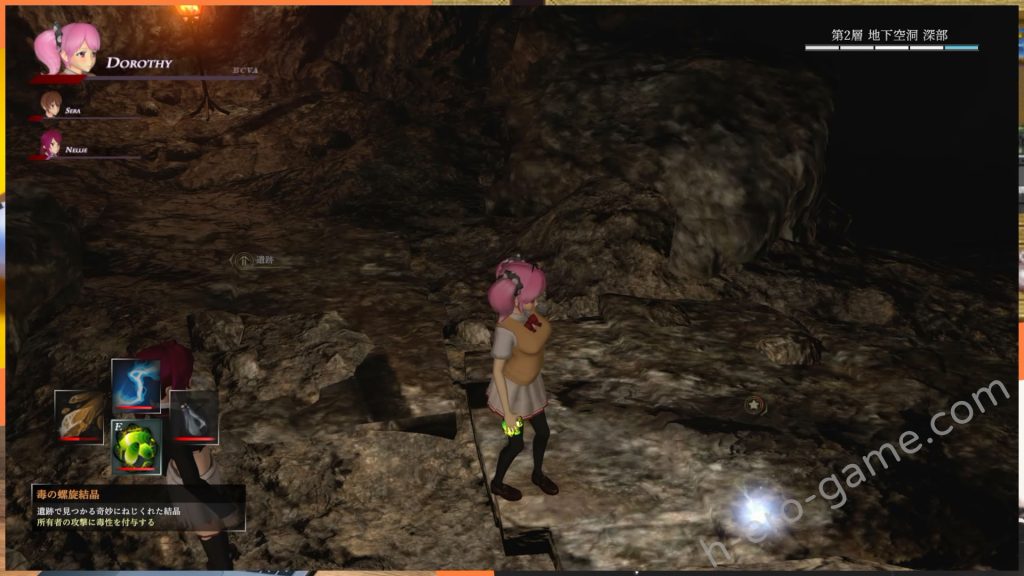Select the blue lightning crystal slot
This screenshot has width=1024, height=576.
pos(136,385)
